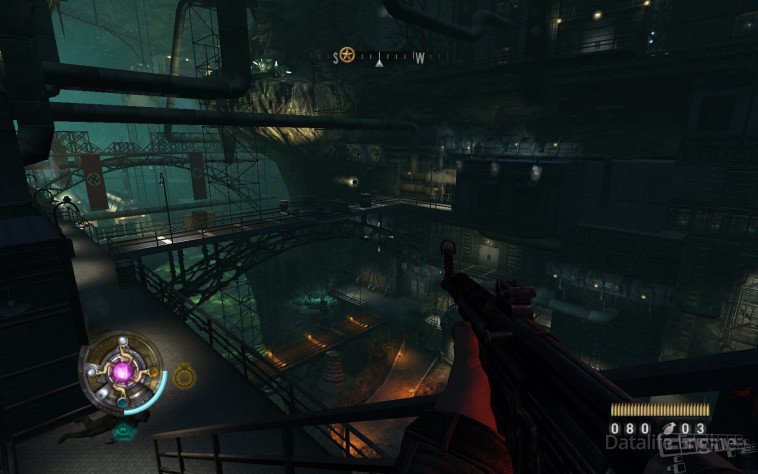
Task: Click the gold ring icon beside the medallion
Action: tap(184, 376)
